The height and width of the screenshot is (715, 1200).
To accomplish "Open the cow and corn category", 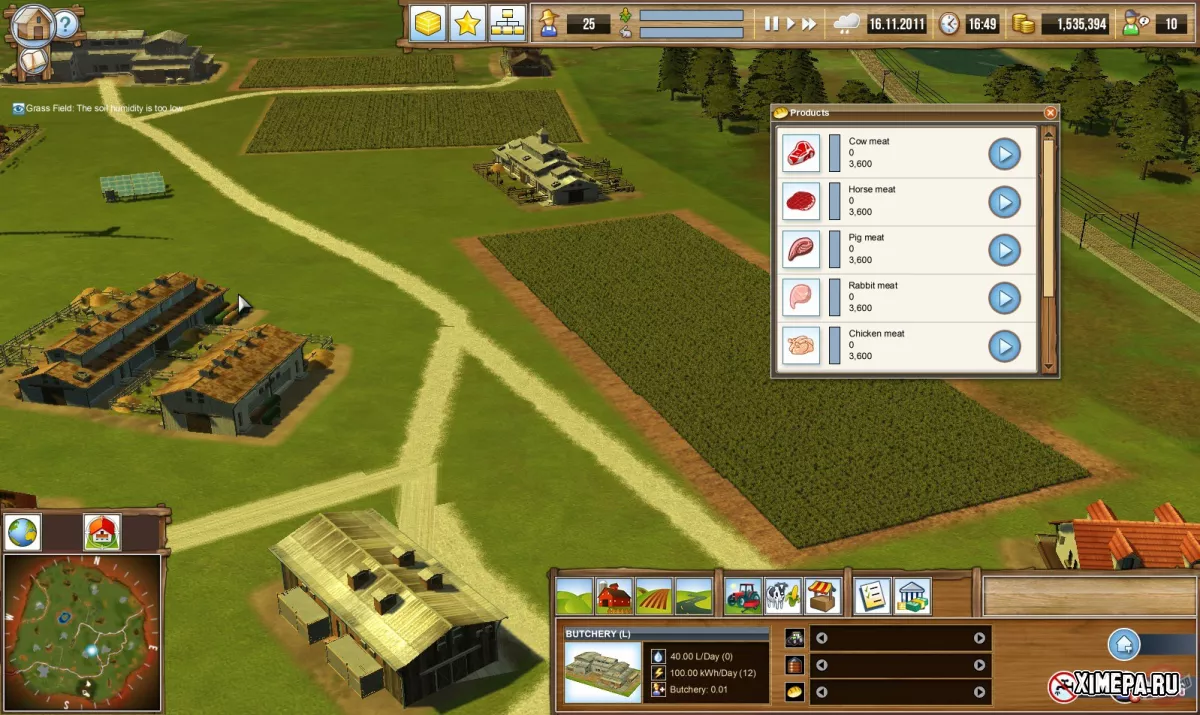I will point(783,596).
